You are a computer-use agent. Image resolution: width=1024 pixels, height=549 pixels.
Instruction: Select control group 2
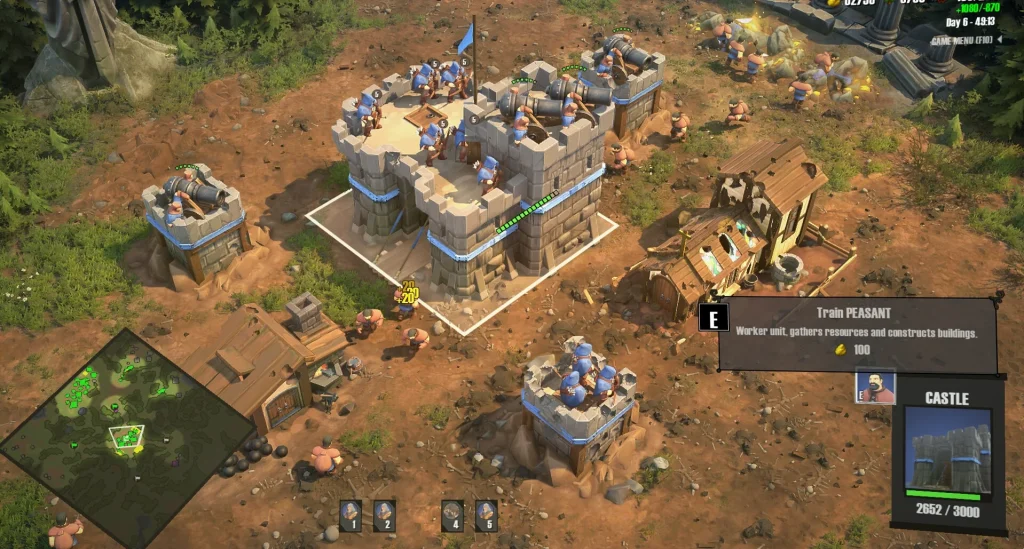384,514
